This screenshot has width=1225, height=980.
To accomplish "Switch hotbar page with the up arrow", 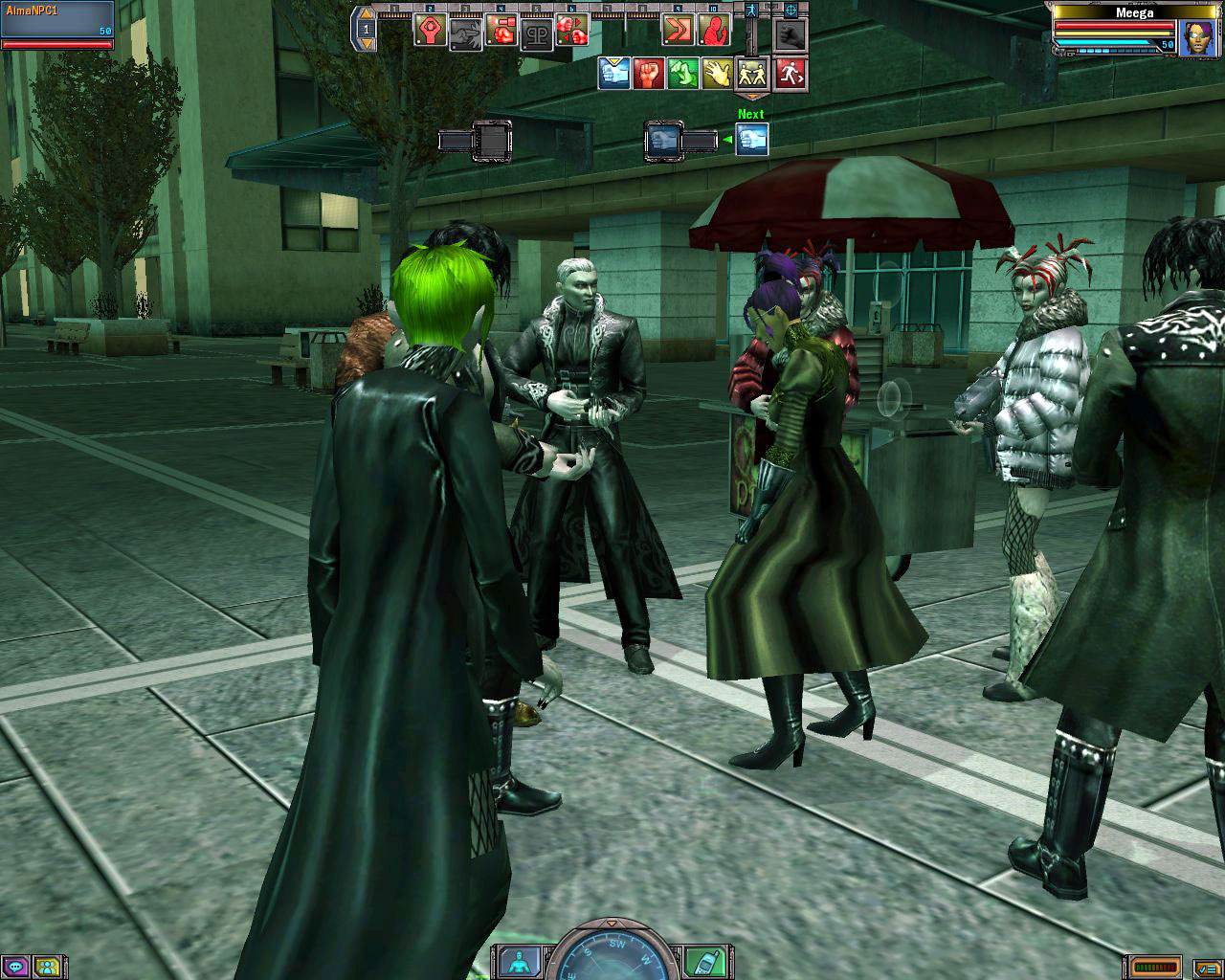I will pyautogui.click(x=366, y=15).
